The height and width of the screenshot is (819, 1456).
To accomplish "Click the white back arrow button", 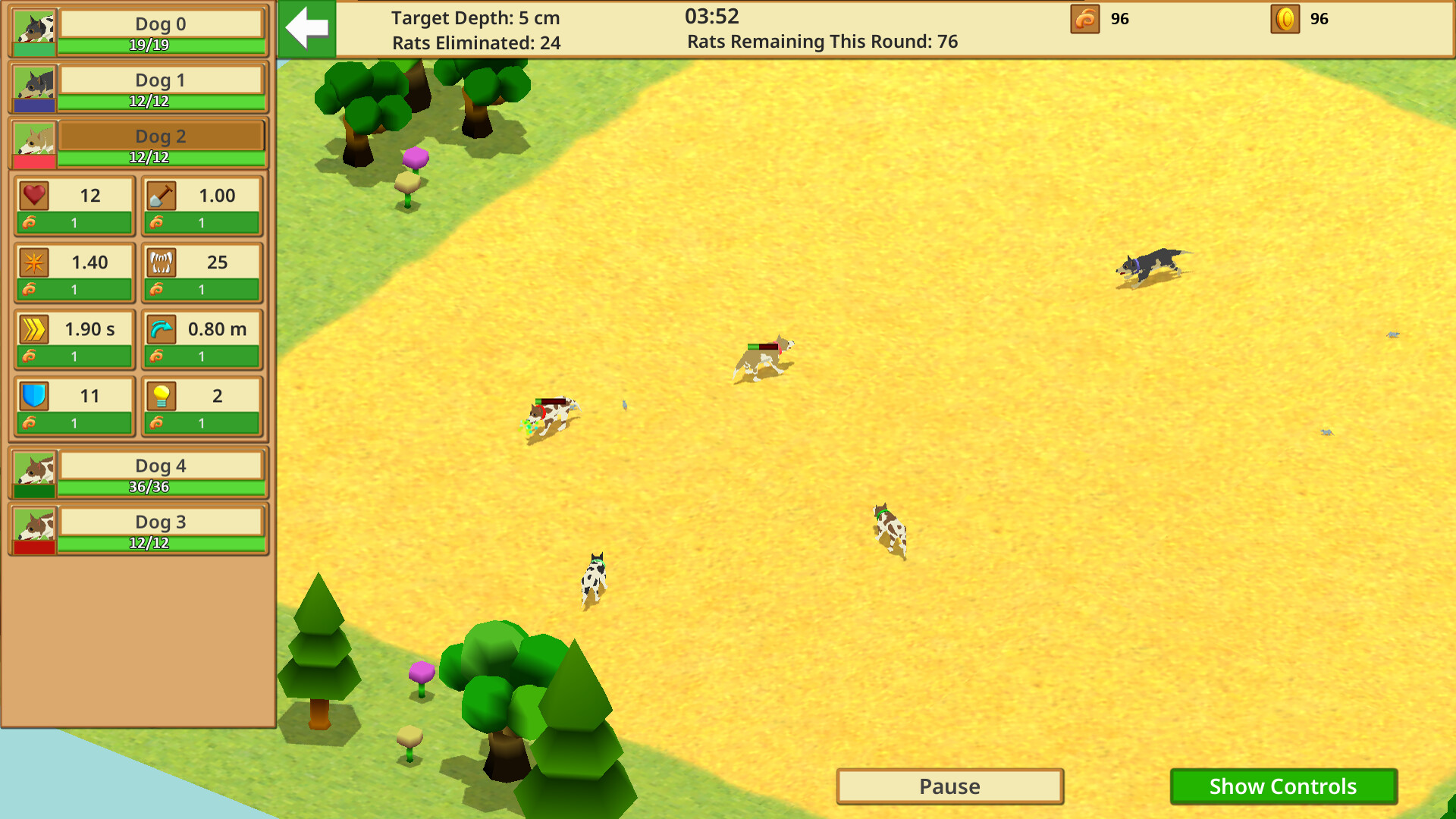I will tap(306, 29).
